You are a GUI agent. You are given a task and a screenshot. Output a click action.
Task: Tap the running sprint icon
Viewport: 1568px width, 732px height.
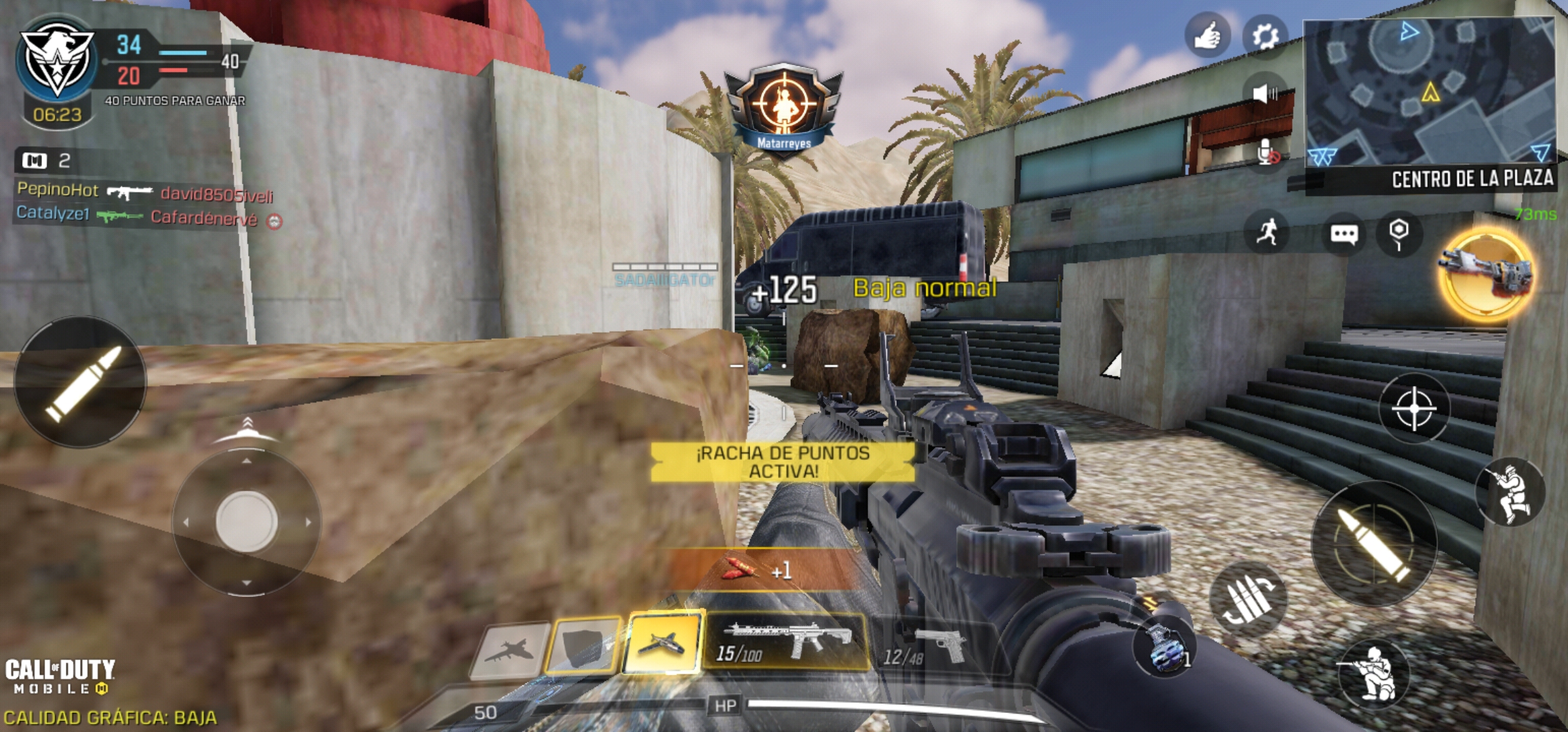1266,232
